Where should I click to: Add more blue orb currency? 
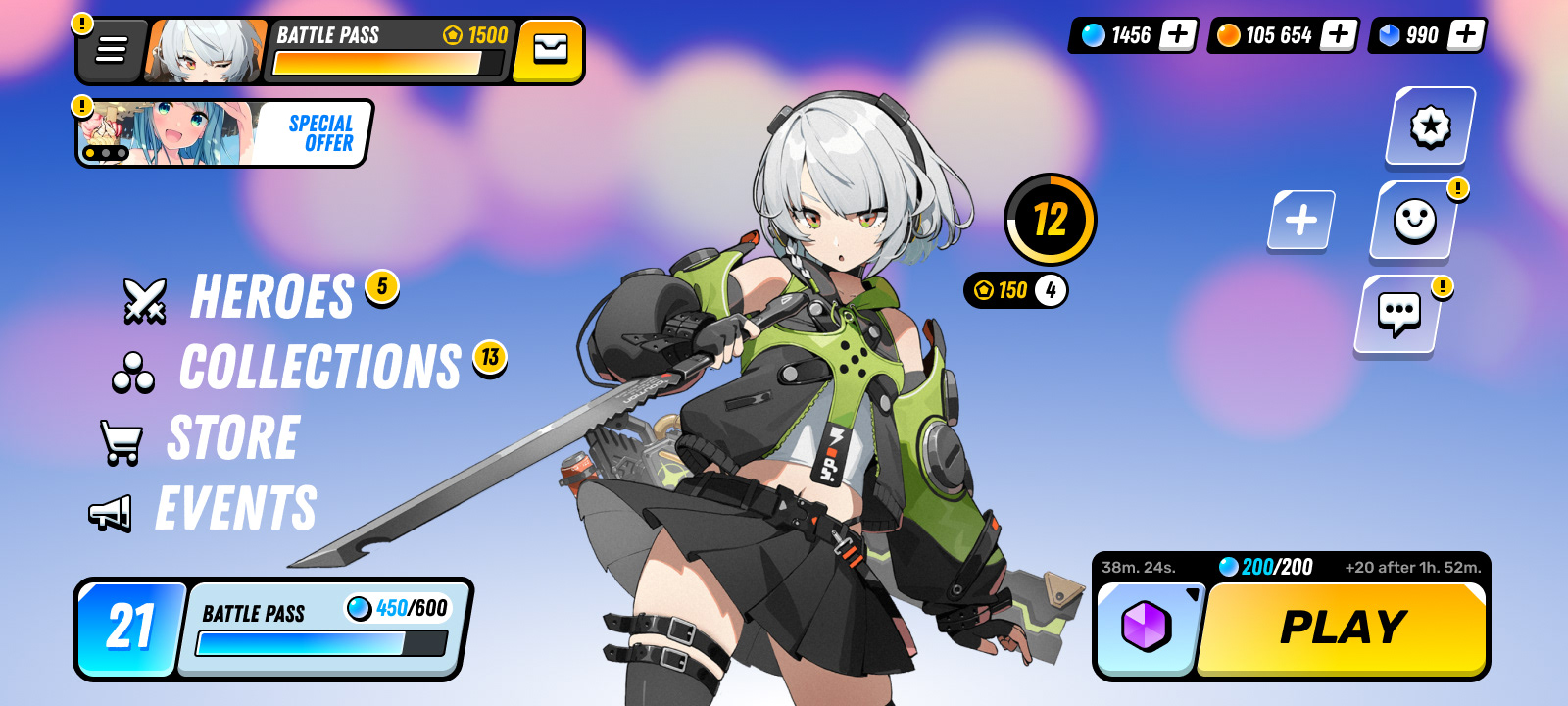point(1178,35)
